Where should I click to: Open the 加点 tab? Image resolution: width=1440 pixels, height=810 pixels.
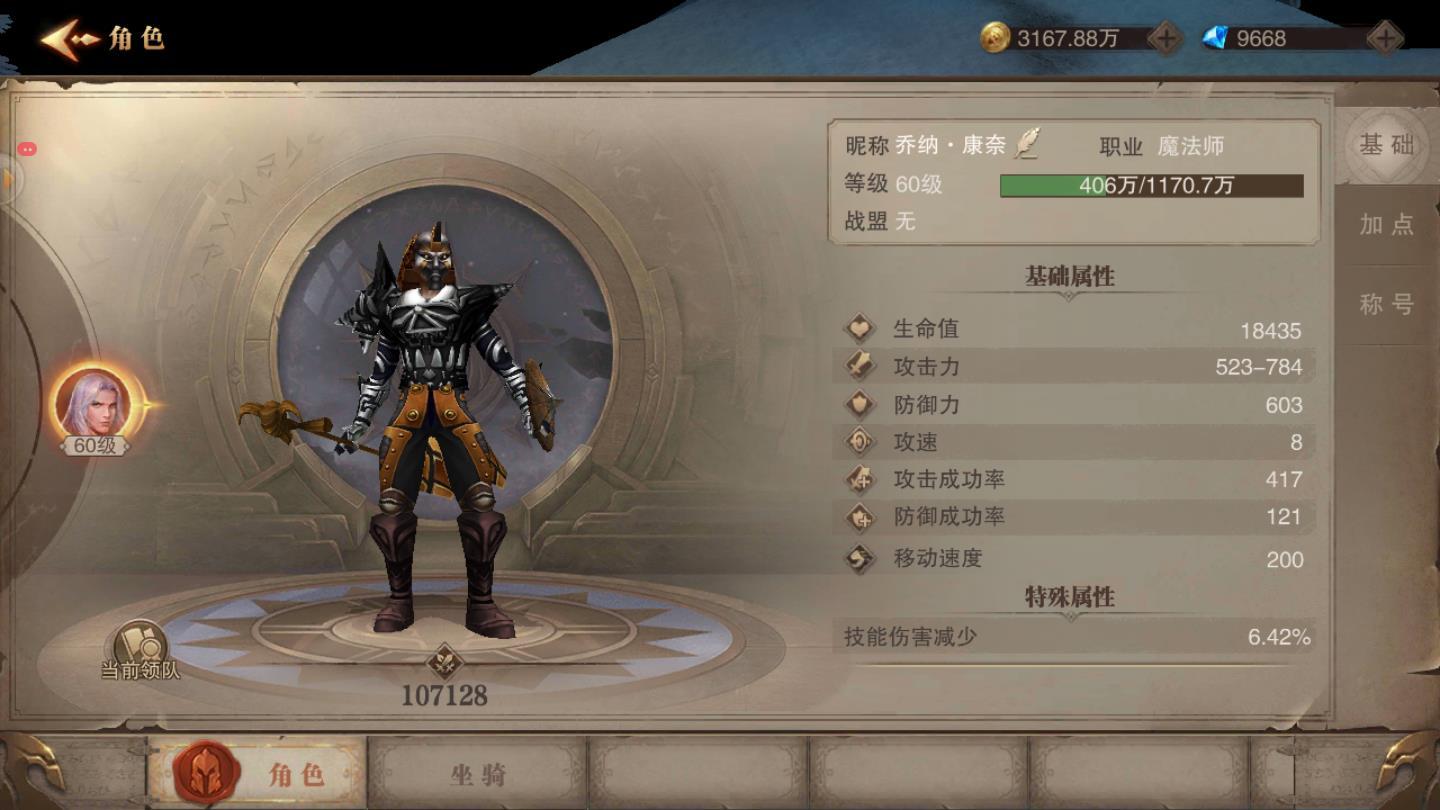(x=1386, y=224)
